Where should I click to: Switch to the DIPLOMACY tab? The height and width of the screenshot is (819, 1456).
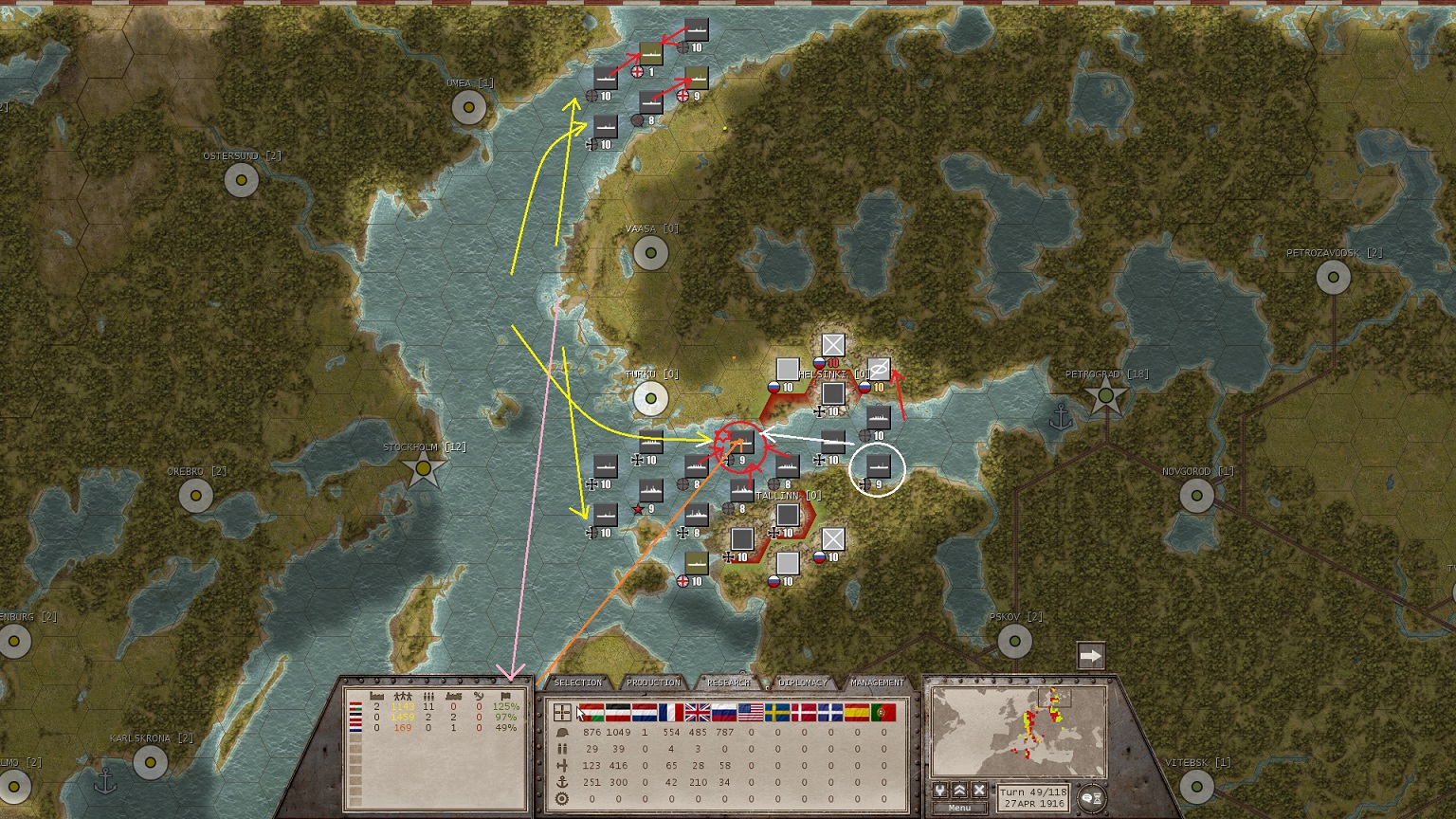(x=802, y=681)
